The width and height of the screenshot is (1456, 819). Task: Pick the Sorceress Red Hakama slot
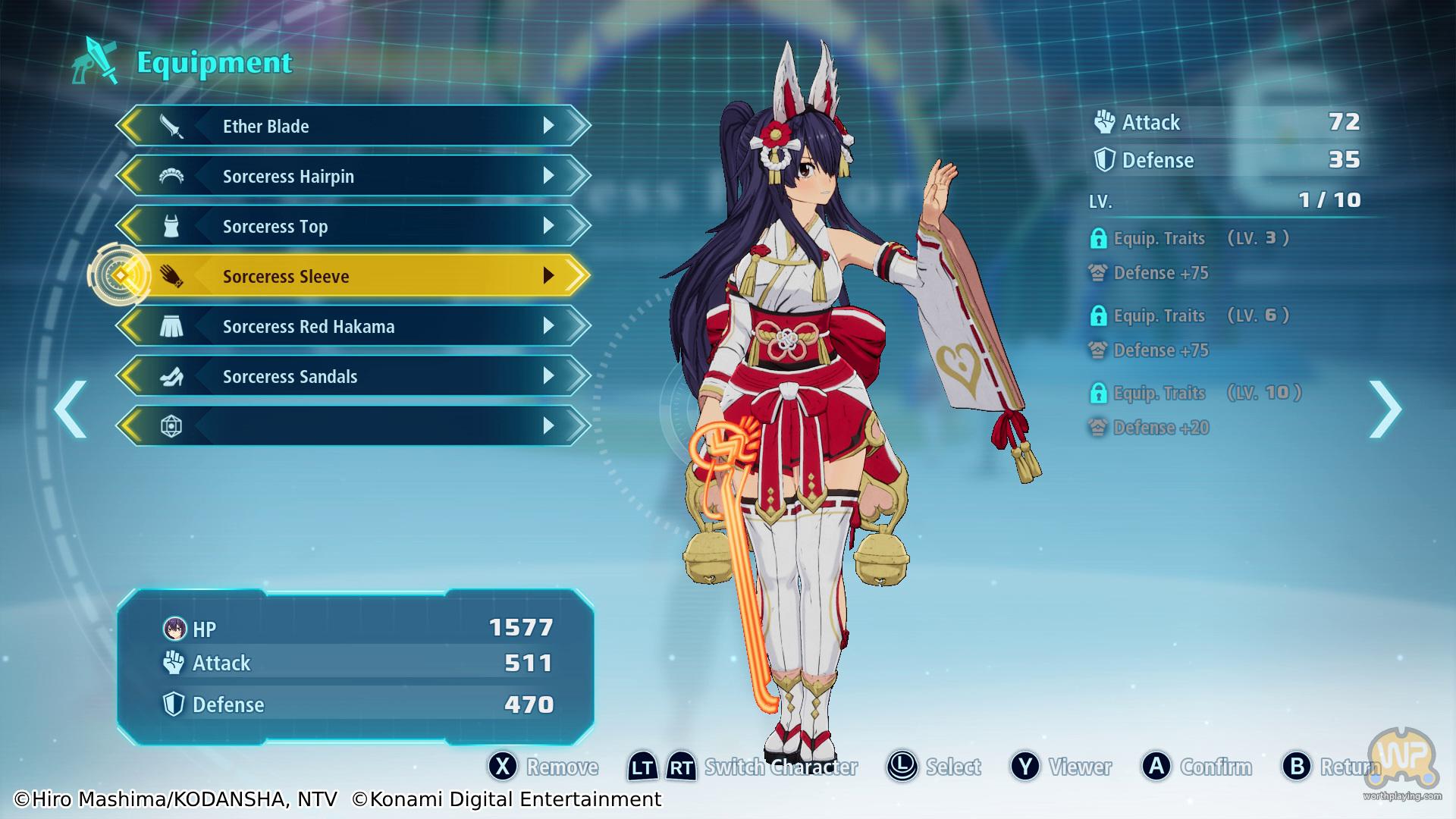[x=353, y=326]
